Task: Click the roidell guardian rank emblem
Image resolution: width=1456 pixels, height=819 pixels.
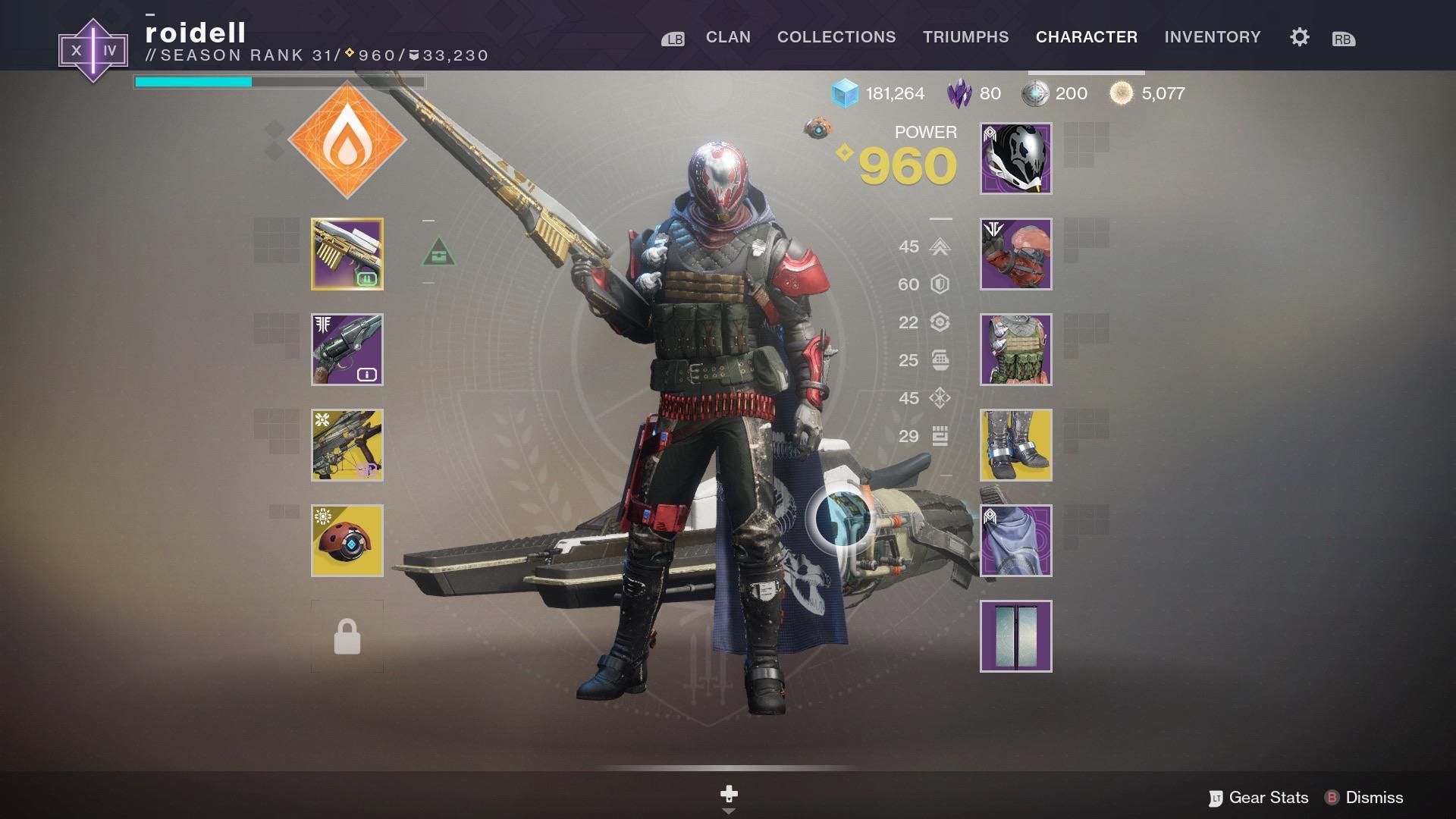Action: click(x=93, y=51)
